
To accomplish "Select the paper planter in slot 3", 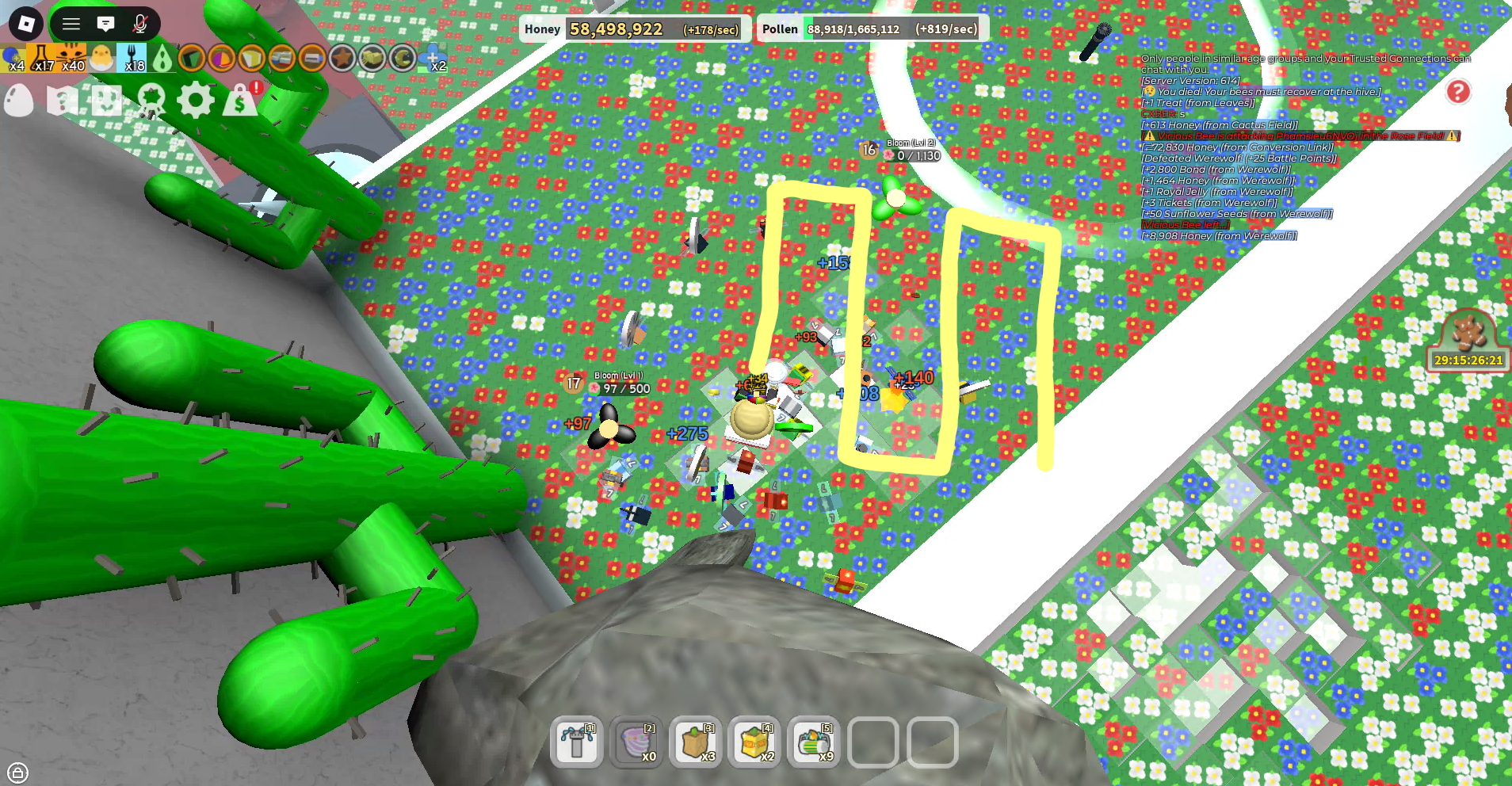I will (696, 743).
